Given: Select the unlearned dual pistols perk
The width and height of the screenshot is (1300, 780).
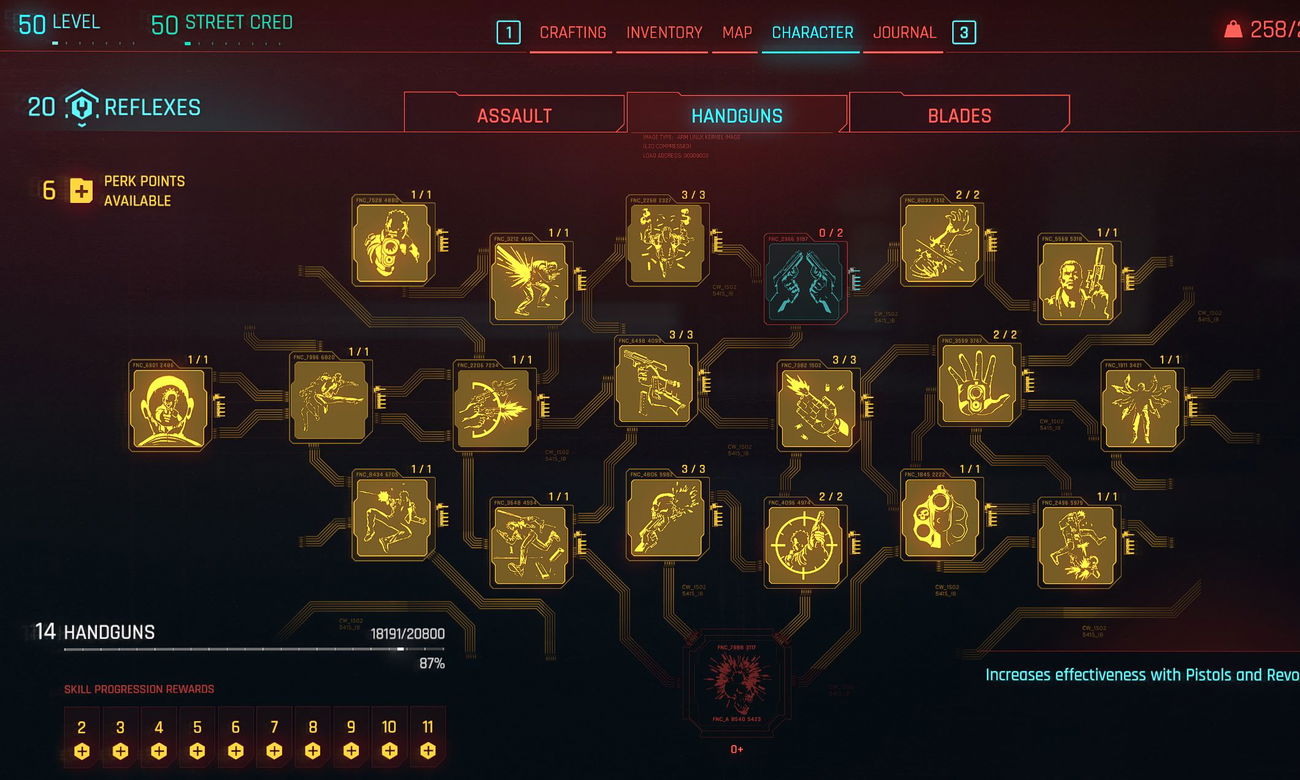Looking at the screenshot, I should click(806, 283).
